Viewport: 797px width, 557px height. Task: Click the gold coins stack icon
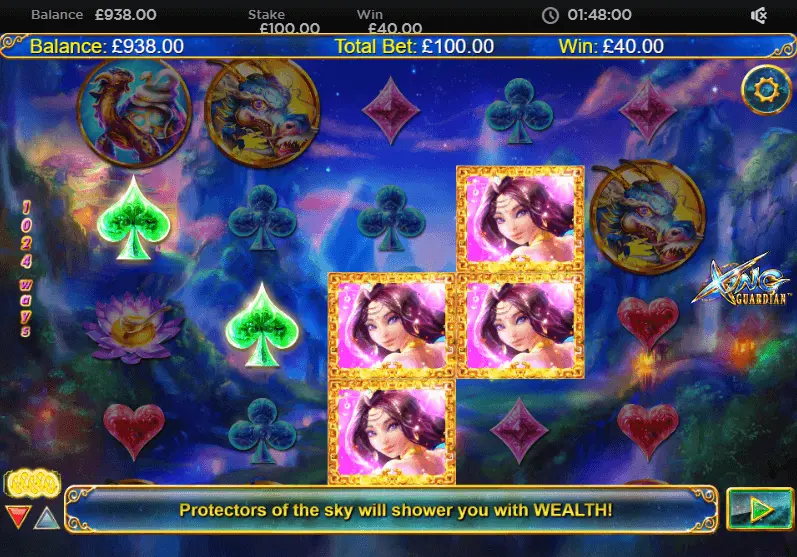[x=32, y=485]
